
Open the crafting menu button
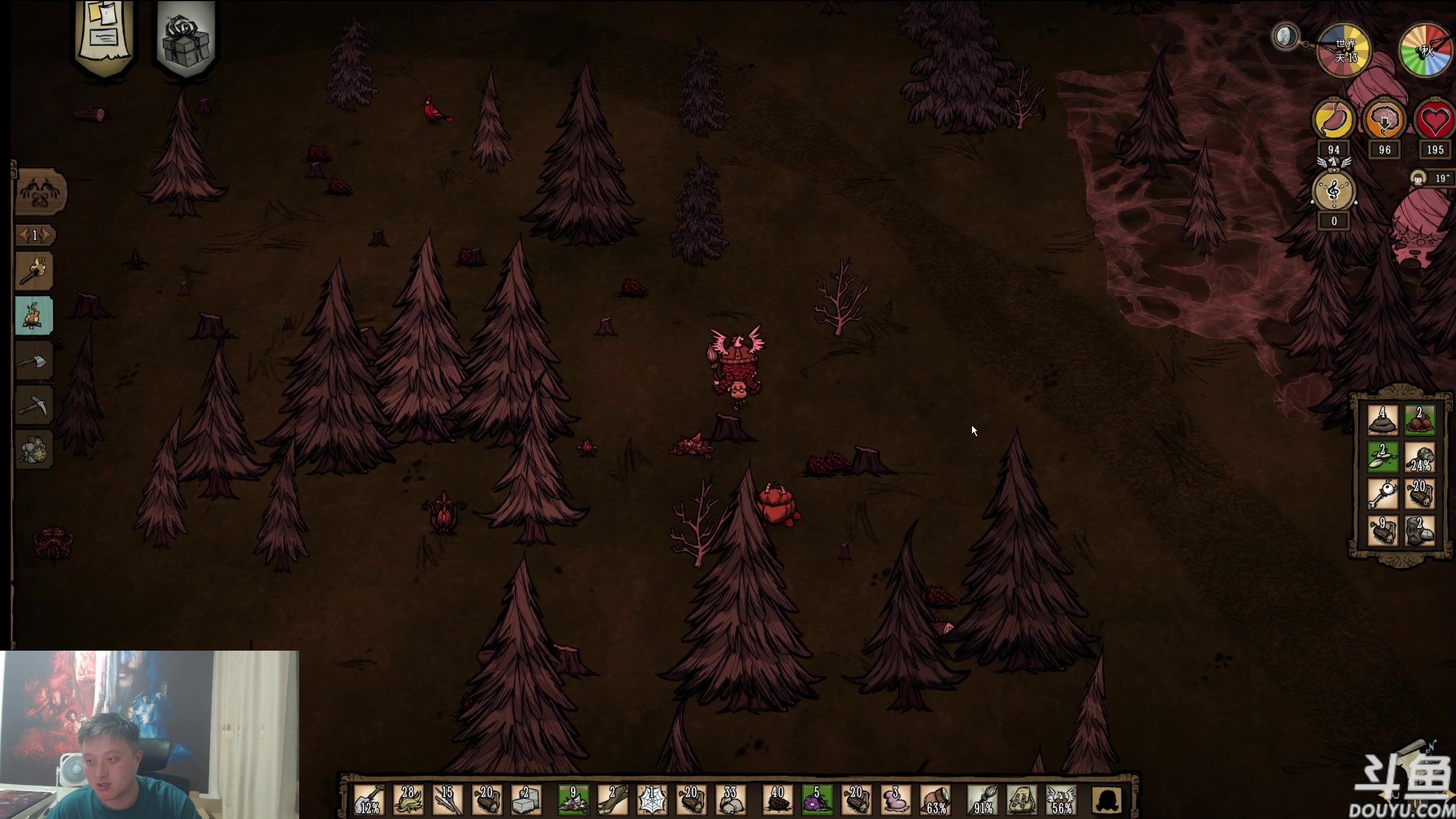[x=40, y=192]
